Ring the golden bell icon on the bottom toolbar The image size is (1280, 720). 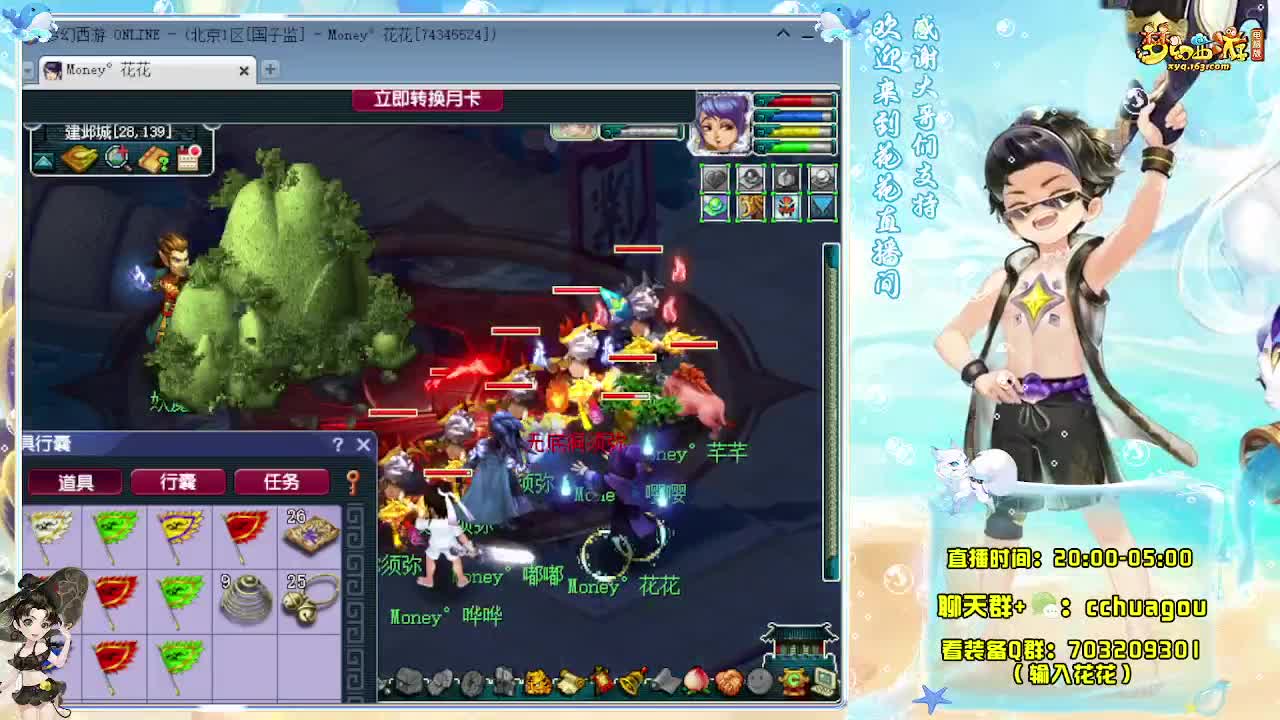(x=631, y=681)
